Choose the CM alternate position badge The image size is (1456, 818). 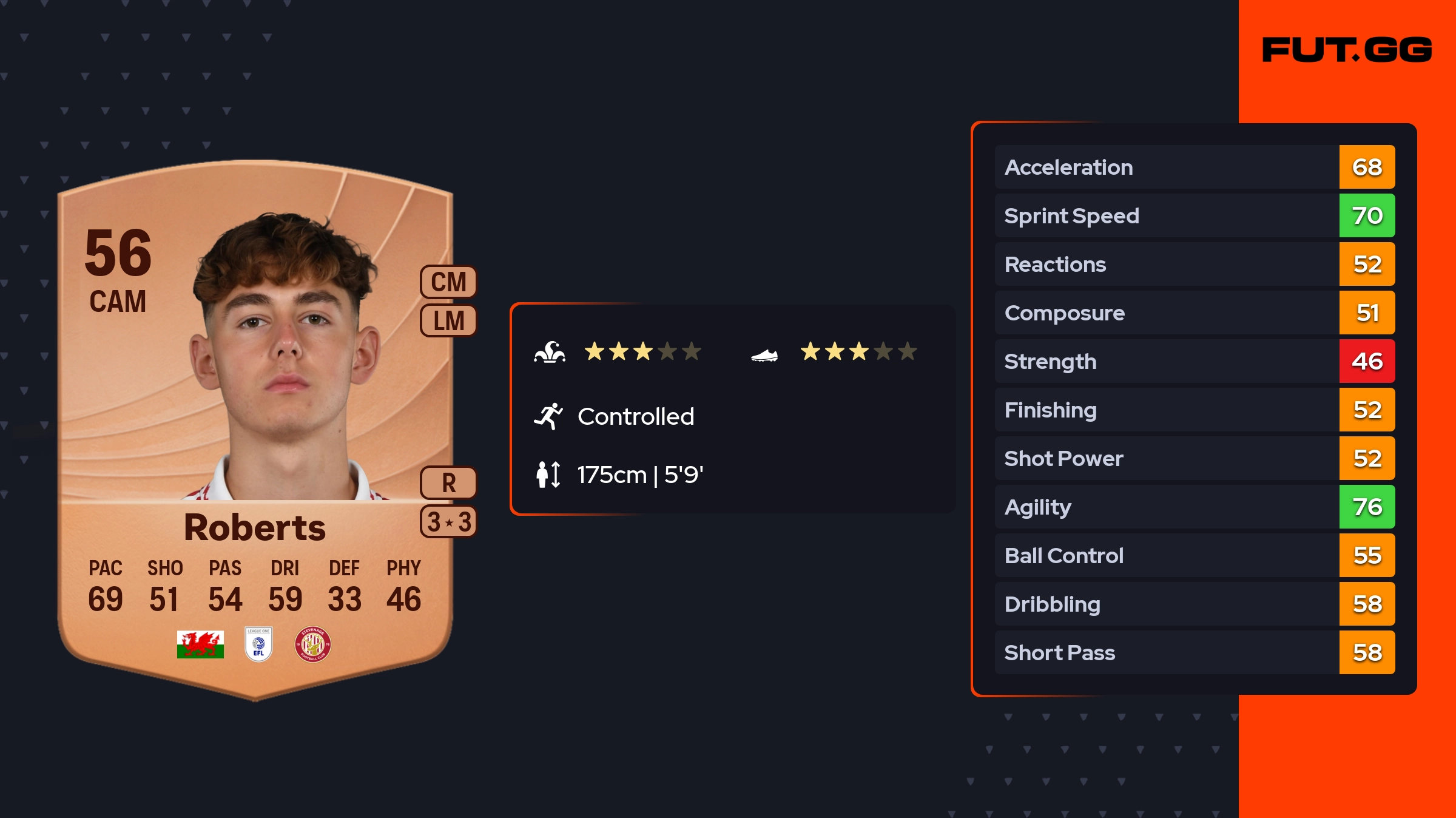coord(448,282)
